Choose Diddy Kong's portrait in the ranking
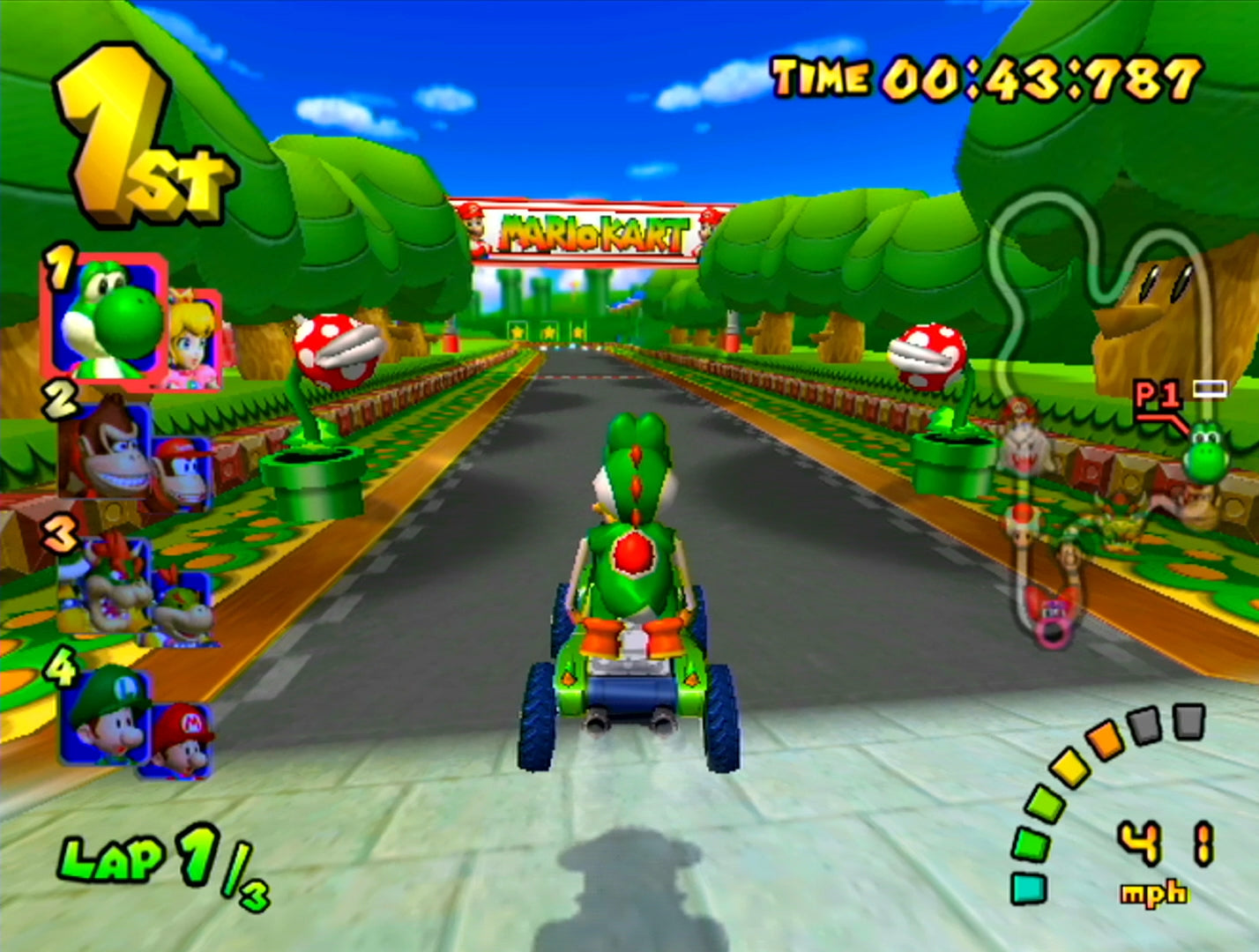 183,473
